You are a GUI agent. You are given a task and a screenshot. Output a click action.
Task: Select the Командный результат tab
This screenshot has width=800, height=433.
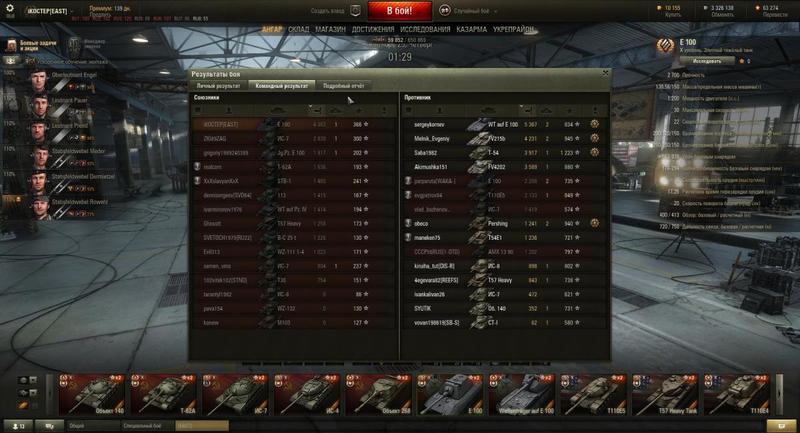tap(281, 86)
